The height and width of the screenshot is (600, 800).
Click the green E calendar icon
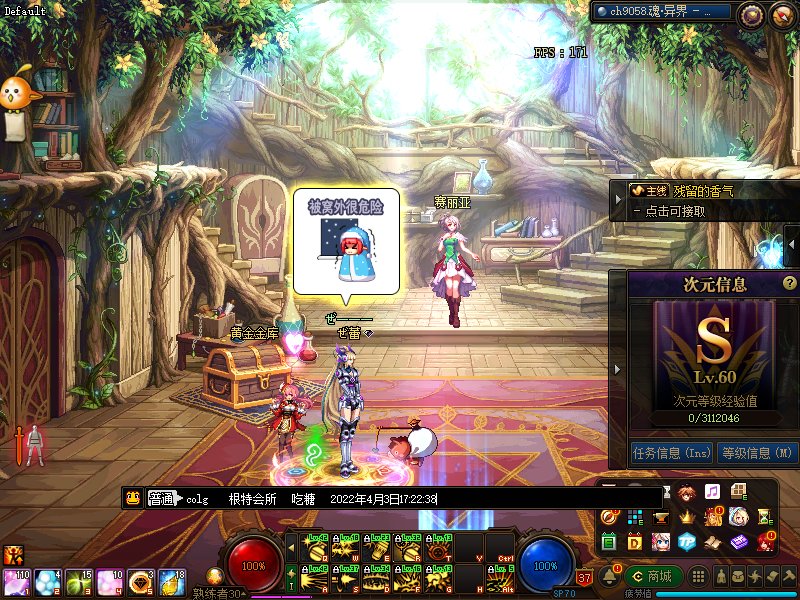(x=609, y=541)
